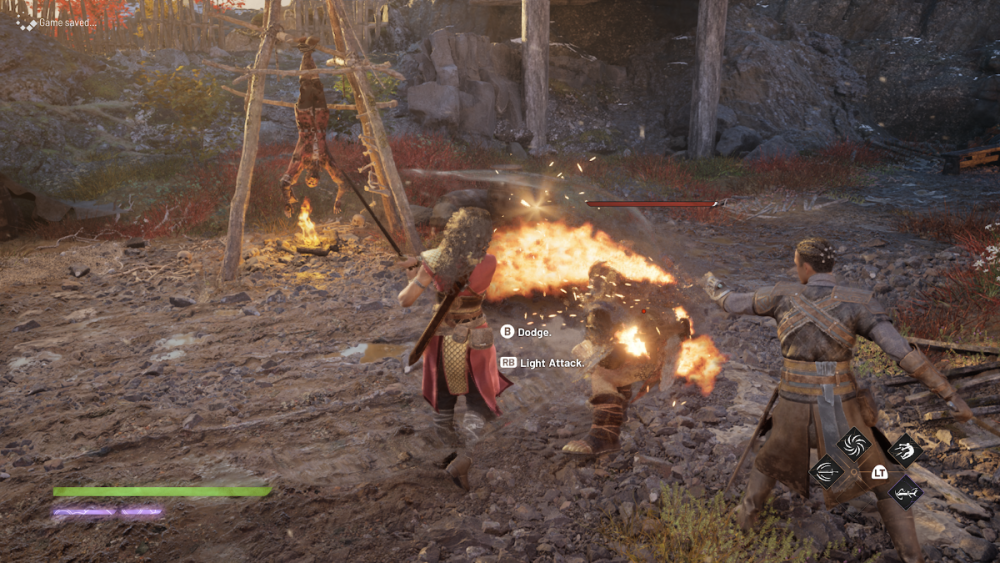Activate the spiral whirlwind ability
Viewport: 1000px width, 563px height.
point(854,443)
